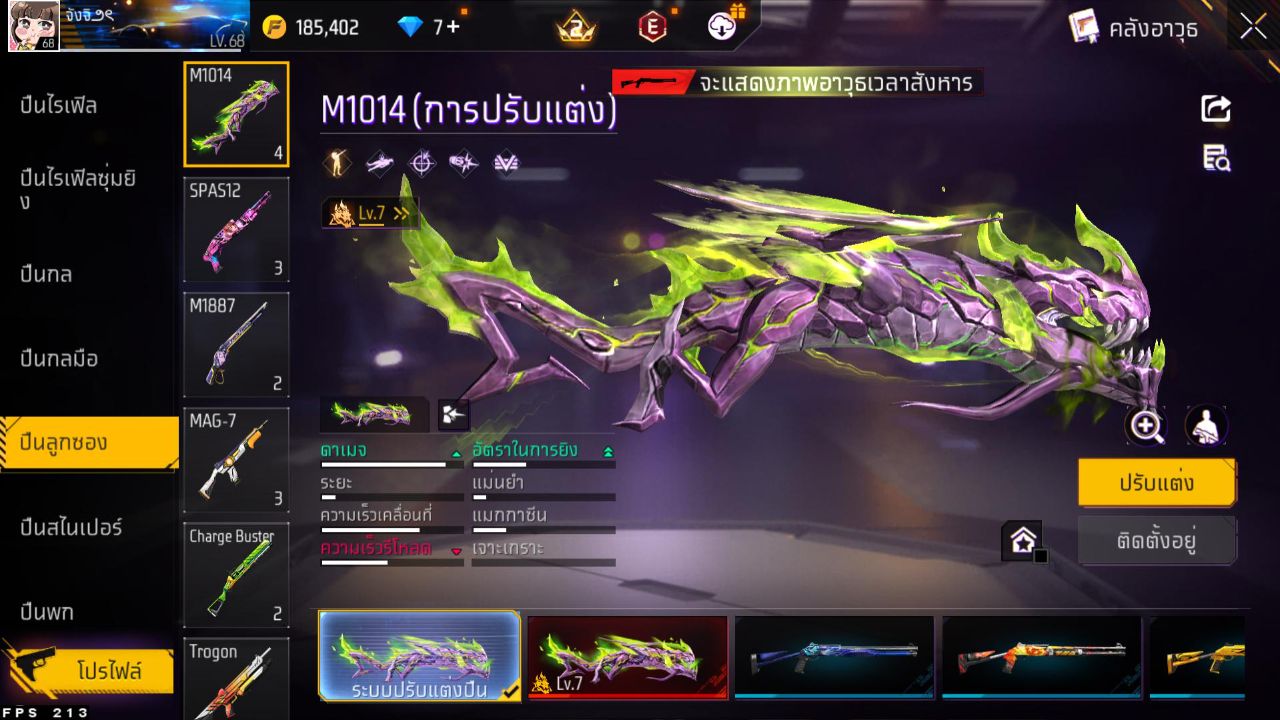Image resolution: width=1280 pixels, height=720 pixels.
Task: Click the ติดตั้งอยู่ equipped button
Action: click(x=1156, y=541)
